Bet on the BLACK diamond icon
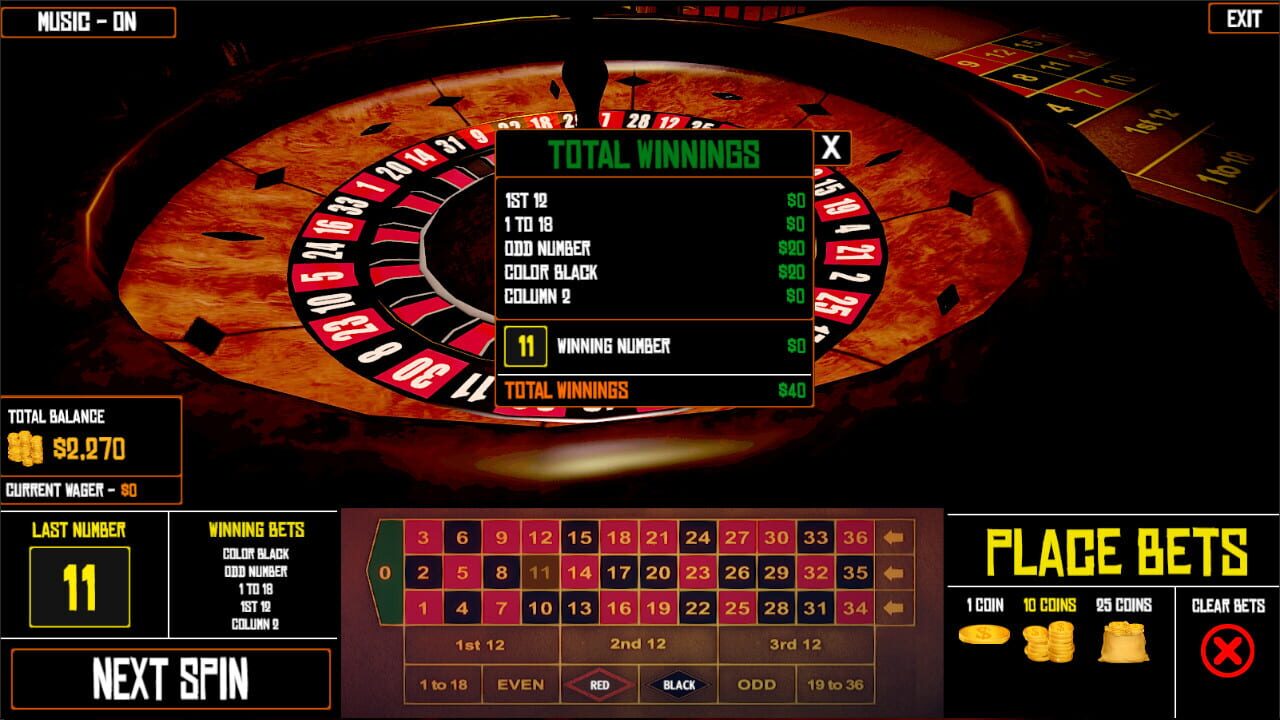This screenshot has width=1280, height=720. [x=680, y=685]
